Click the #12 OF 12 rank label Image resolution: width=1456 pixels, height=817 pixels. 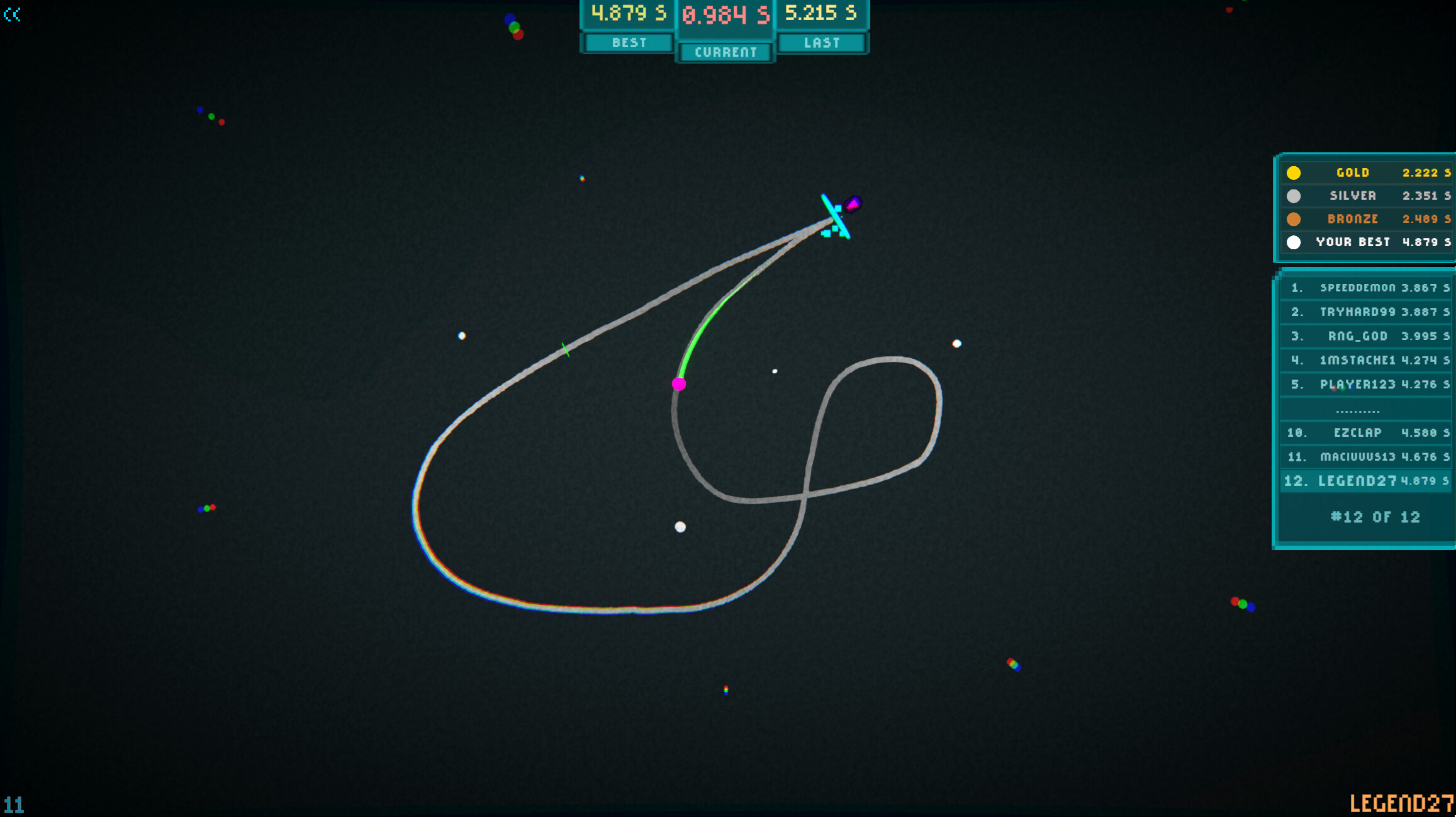pos(1365,517)
